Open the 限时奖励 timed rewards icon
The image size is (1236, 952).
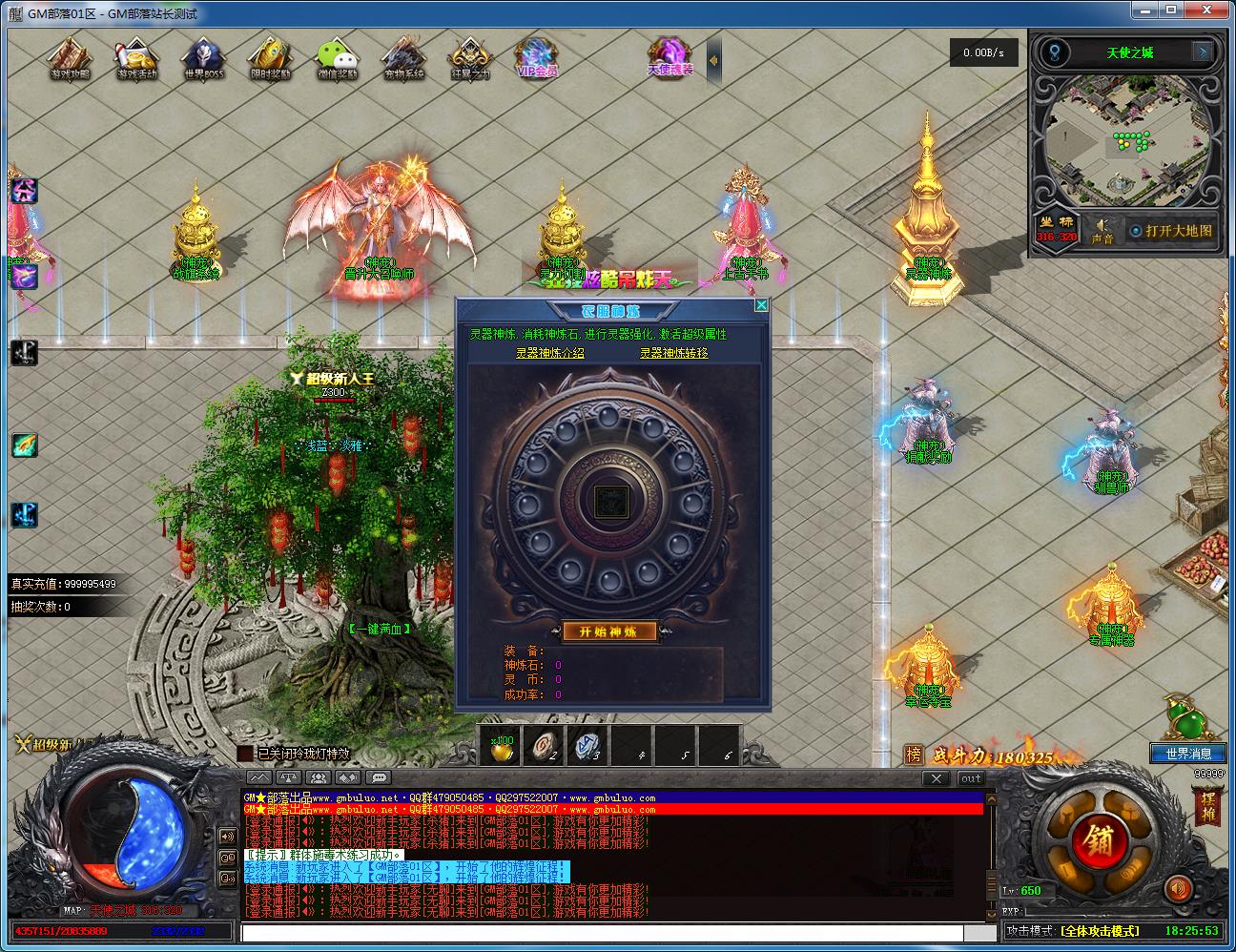[270, 57]
